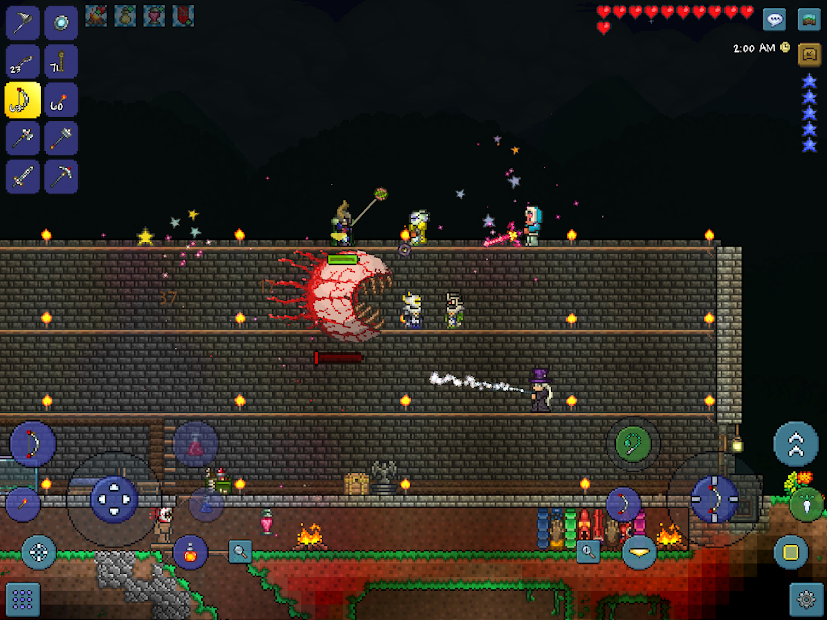Select the magic mirror hotbar slot
The image size is (827, 620).
[61, 23]
